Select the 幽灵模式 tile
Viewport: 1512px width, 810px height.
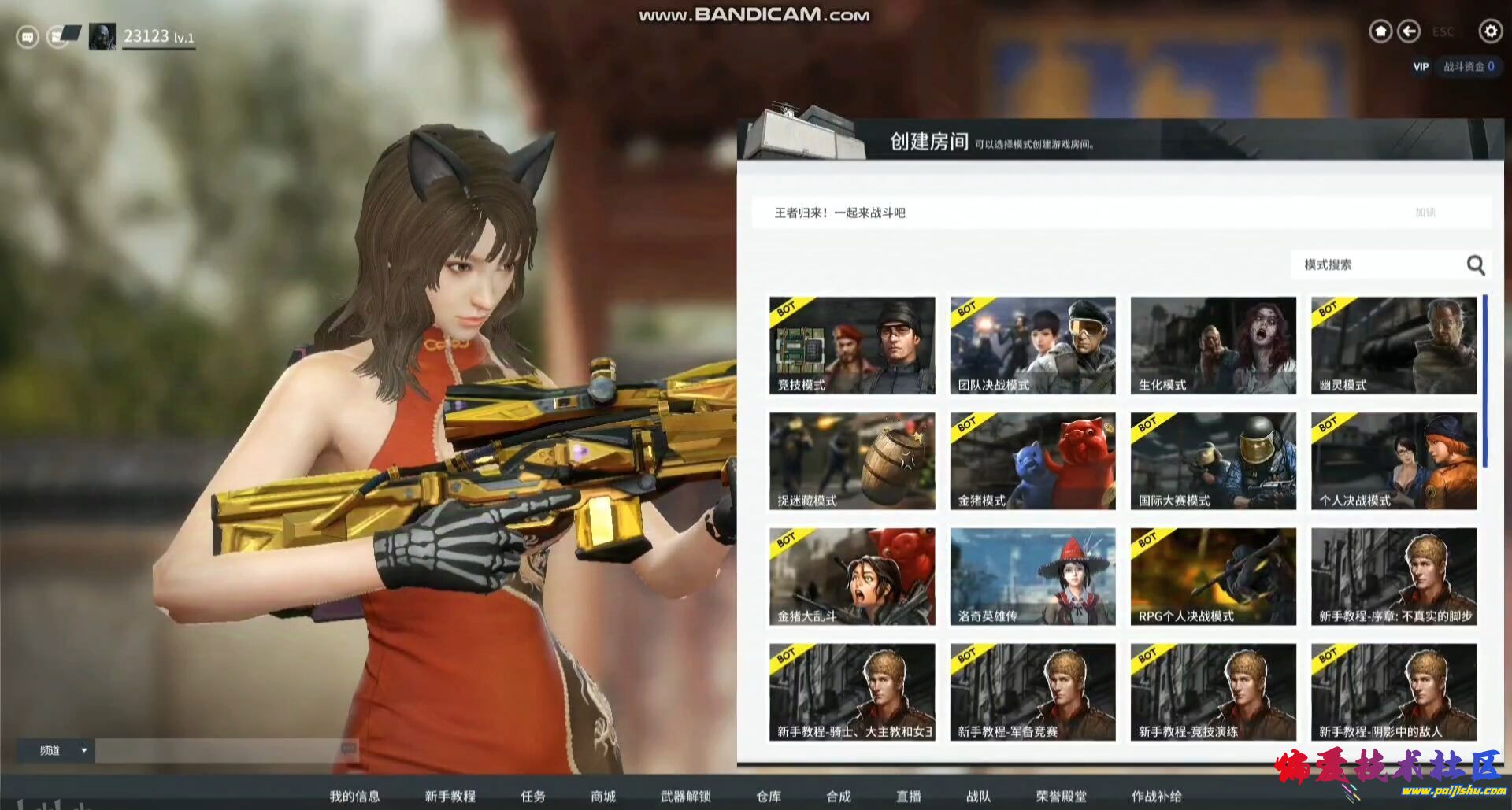tap(1393, 345)
